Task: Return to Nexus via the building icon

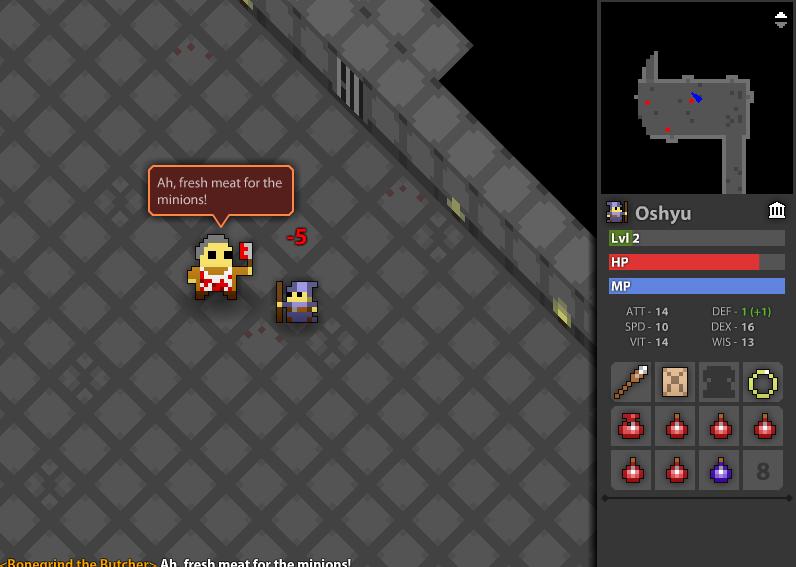Action: click(x=776, y=210)
